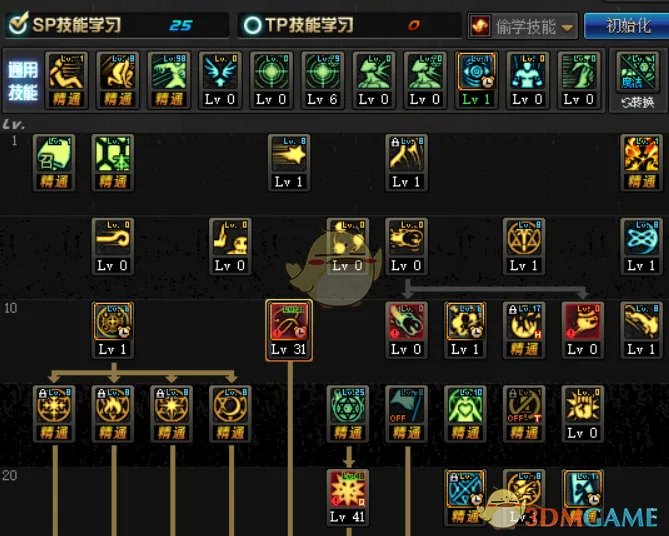Select the 本 skill icon

113,155
